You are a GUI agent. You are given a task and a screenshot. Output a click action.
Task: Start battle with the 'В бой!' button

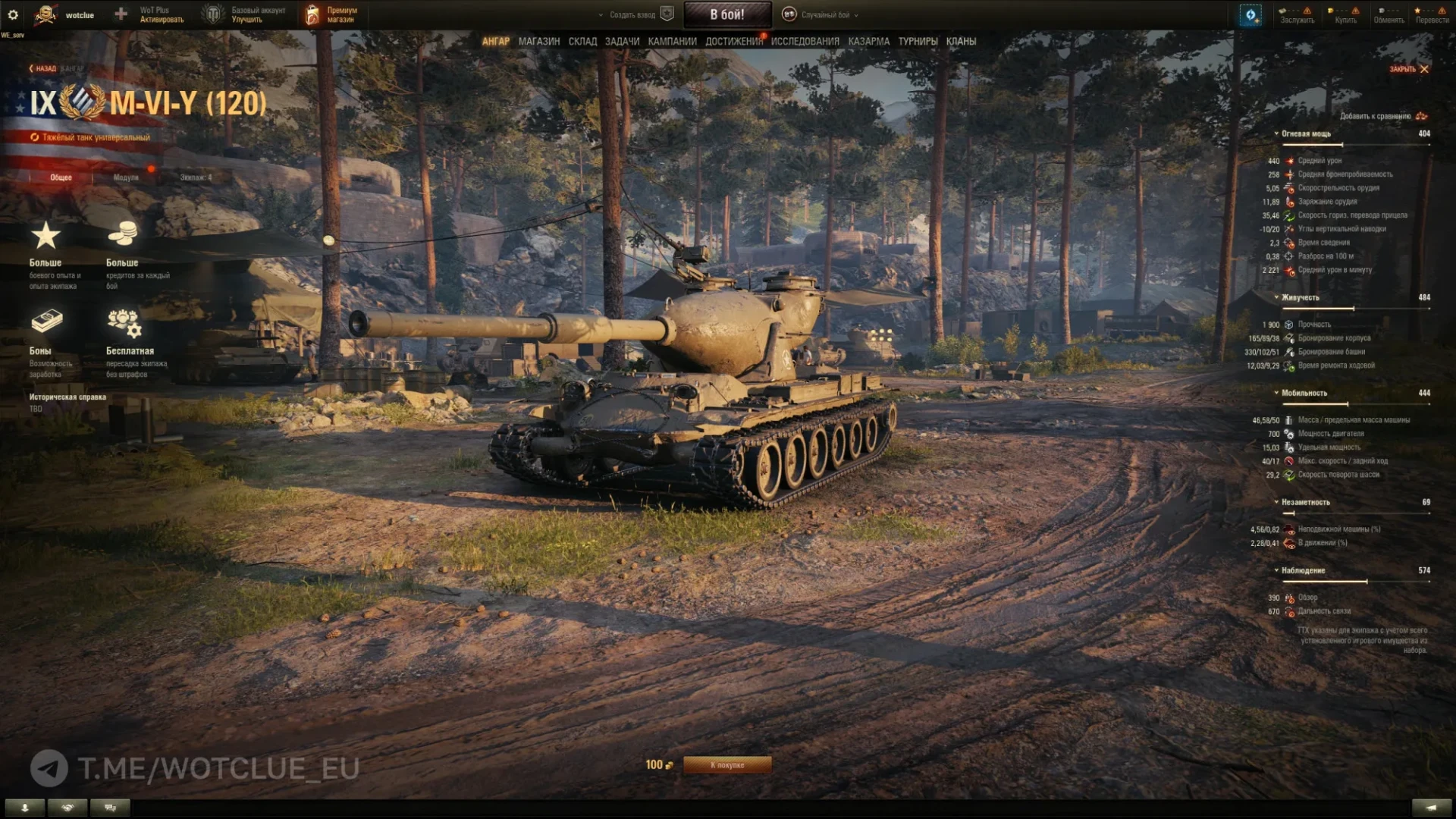click(727, 14)
